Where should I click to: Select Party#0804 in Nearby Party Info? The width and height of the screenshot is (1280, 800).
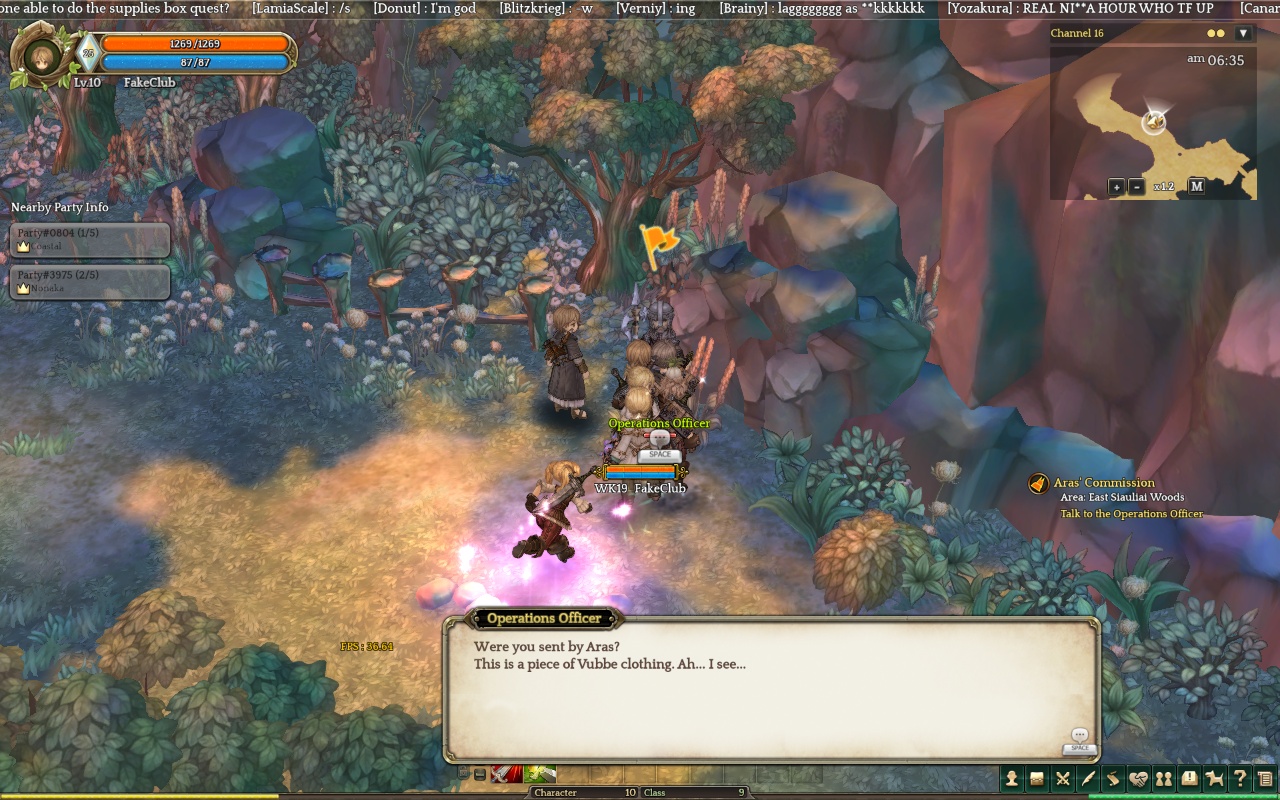coord(90,240)
